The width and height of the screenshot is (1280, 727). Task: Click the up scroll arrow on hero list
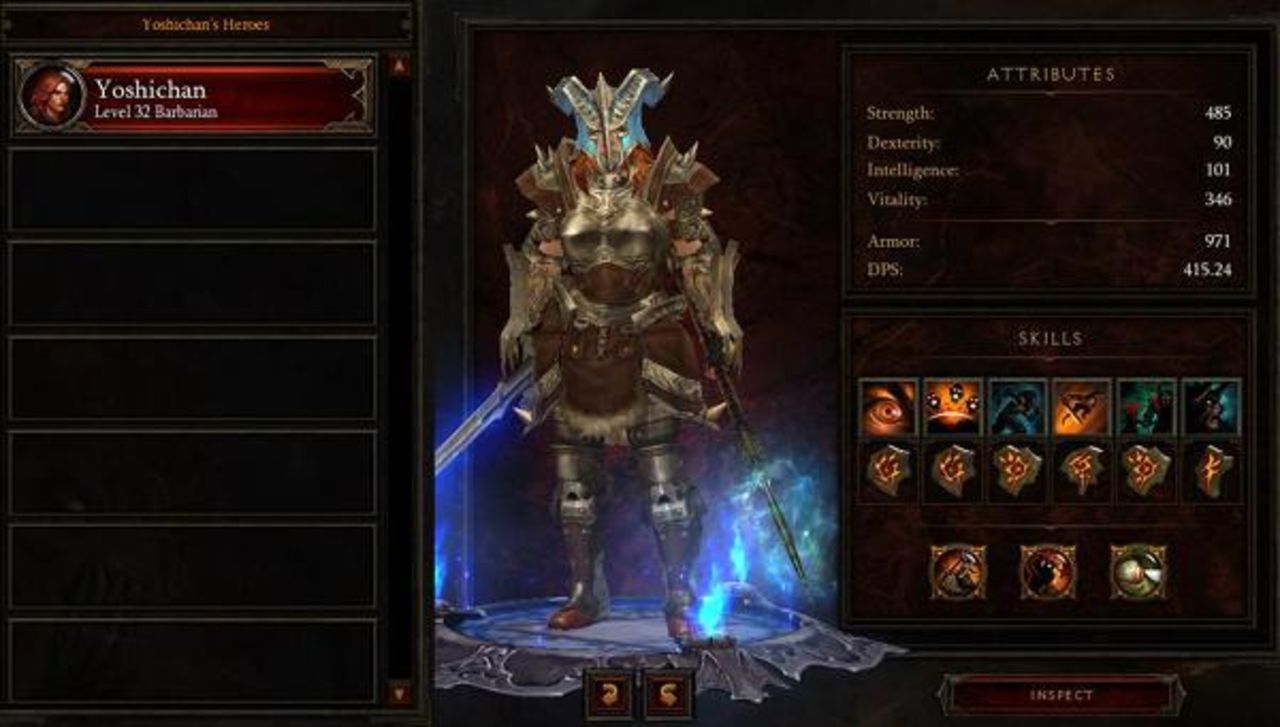click(x=398, y=63)
